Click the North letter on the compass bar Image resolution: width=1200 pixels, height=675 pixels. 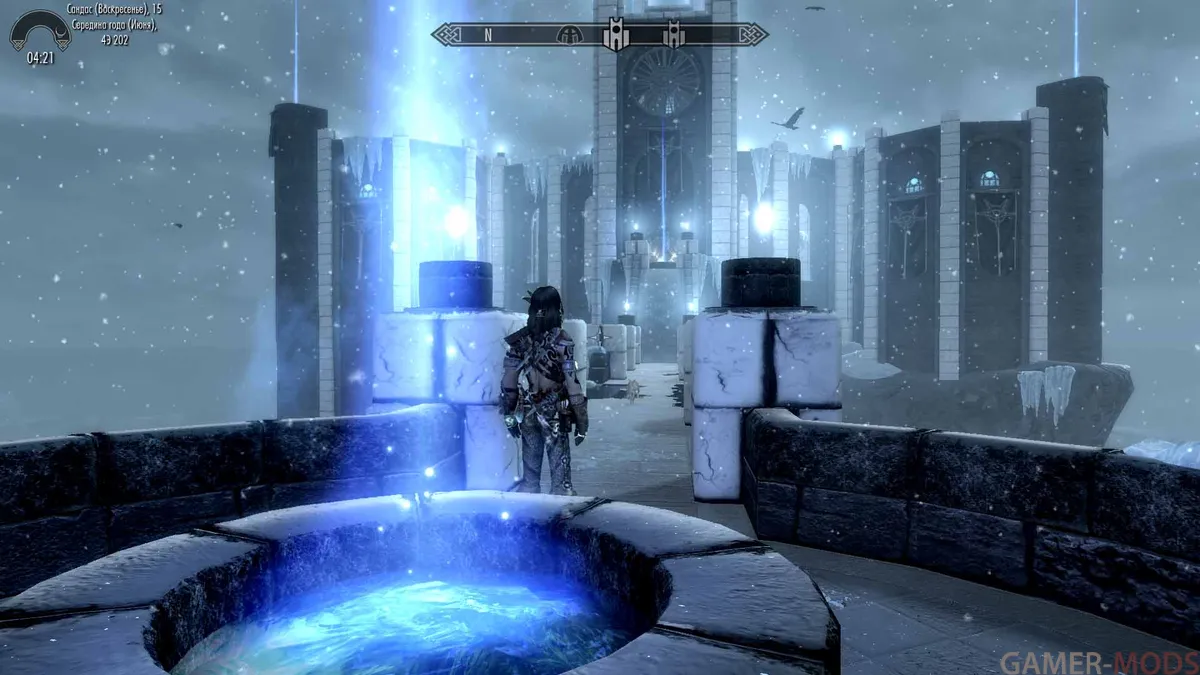click(488, 34)
